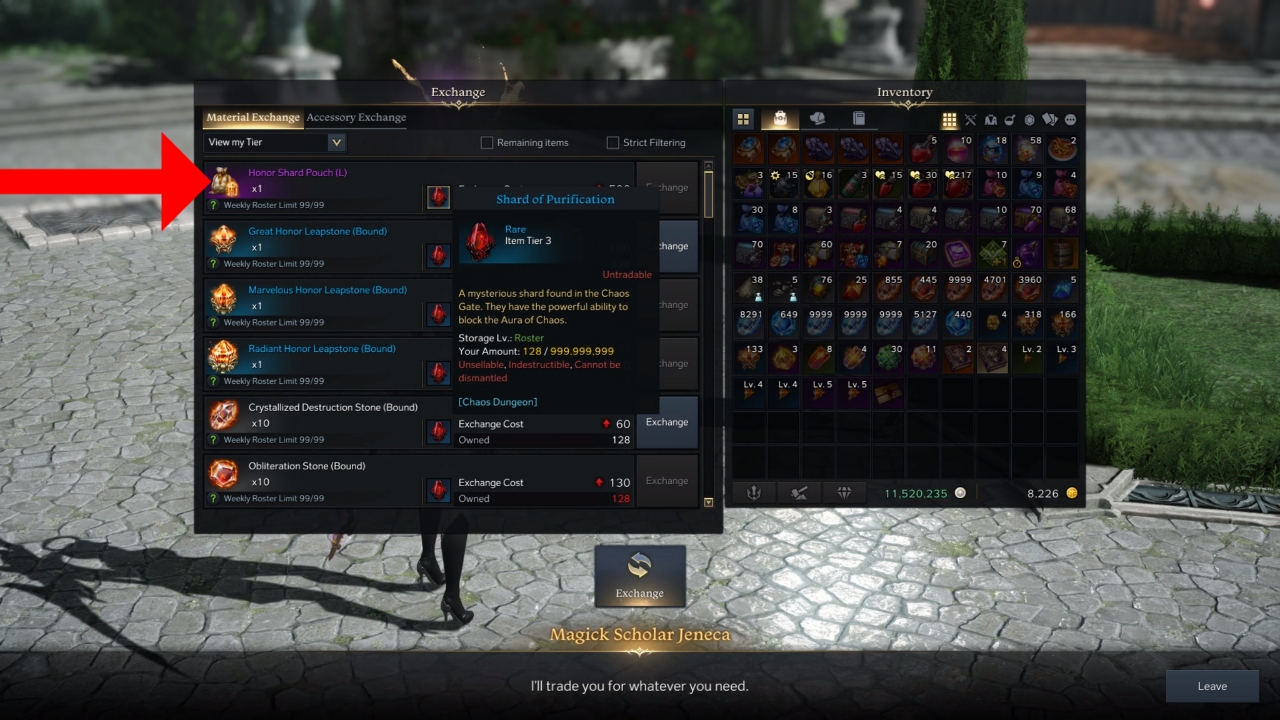Click the Leave button
1280x720 pixels.
[x=1212, y=686]
